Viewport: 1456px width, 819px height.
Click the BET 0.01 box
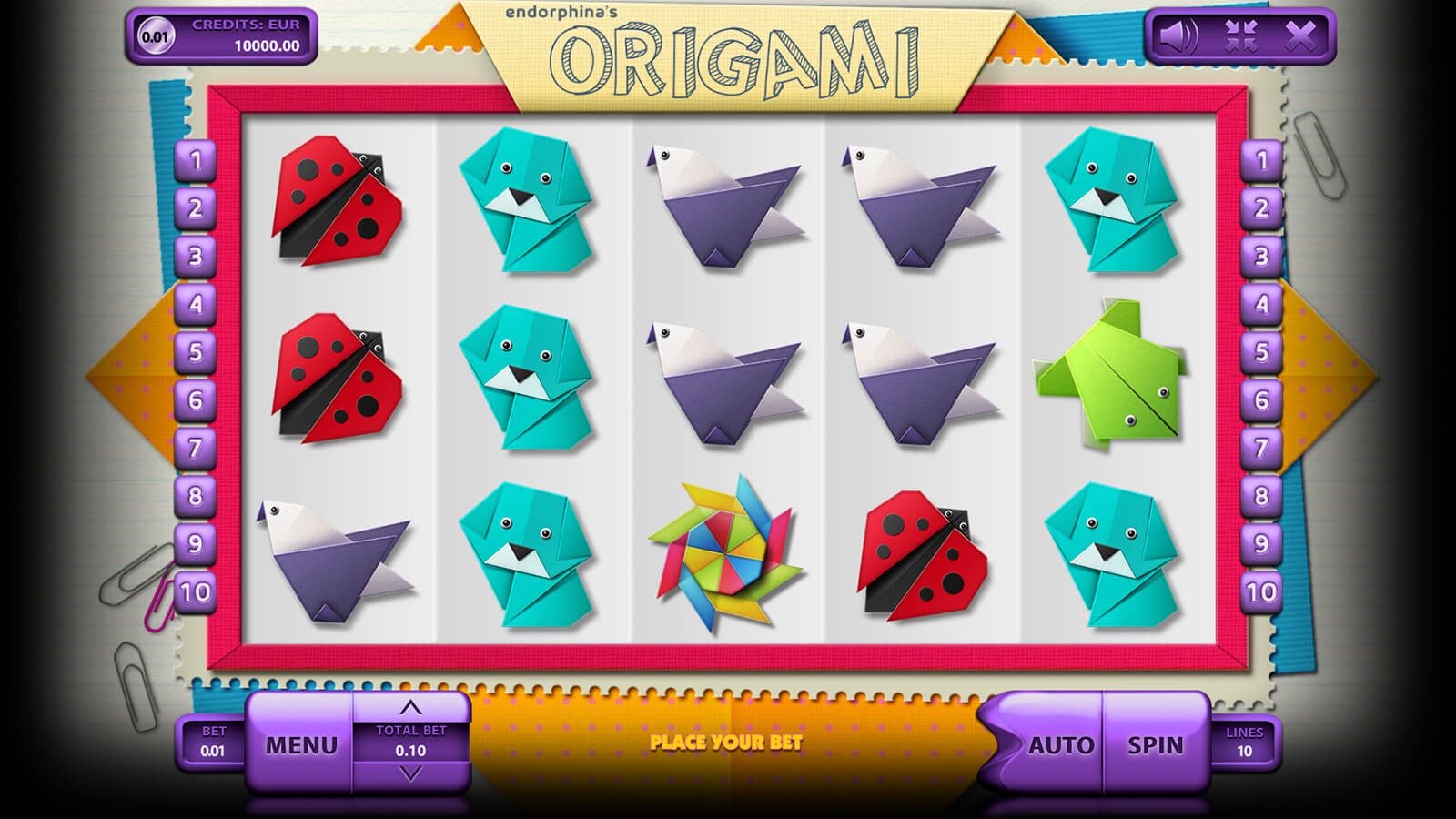click(213, 742)
